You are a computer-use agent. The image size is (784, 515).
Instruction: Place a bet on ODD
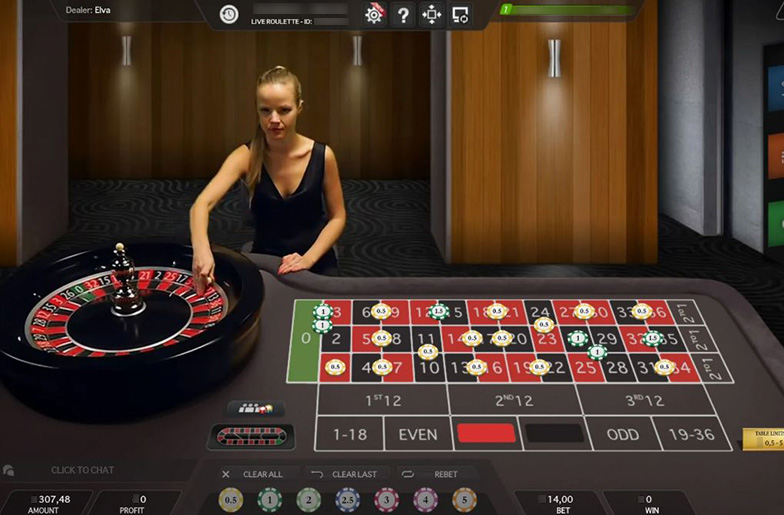coord(622,434)
